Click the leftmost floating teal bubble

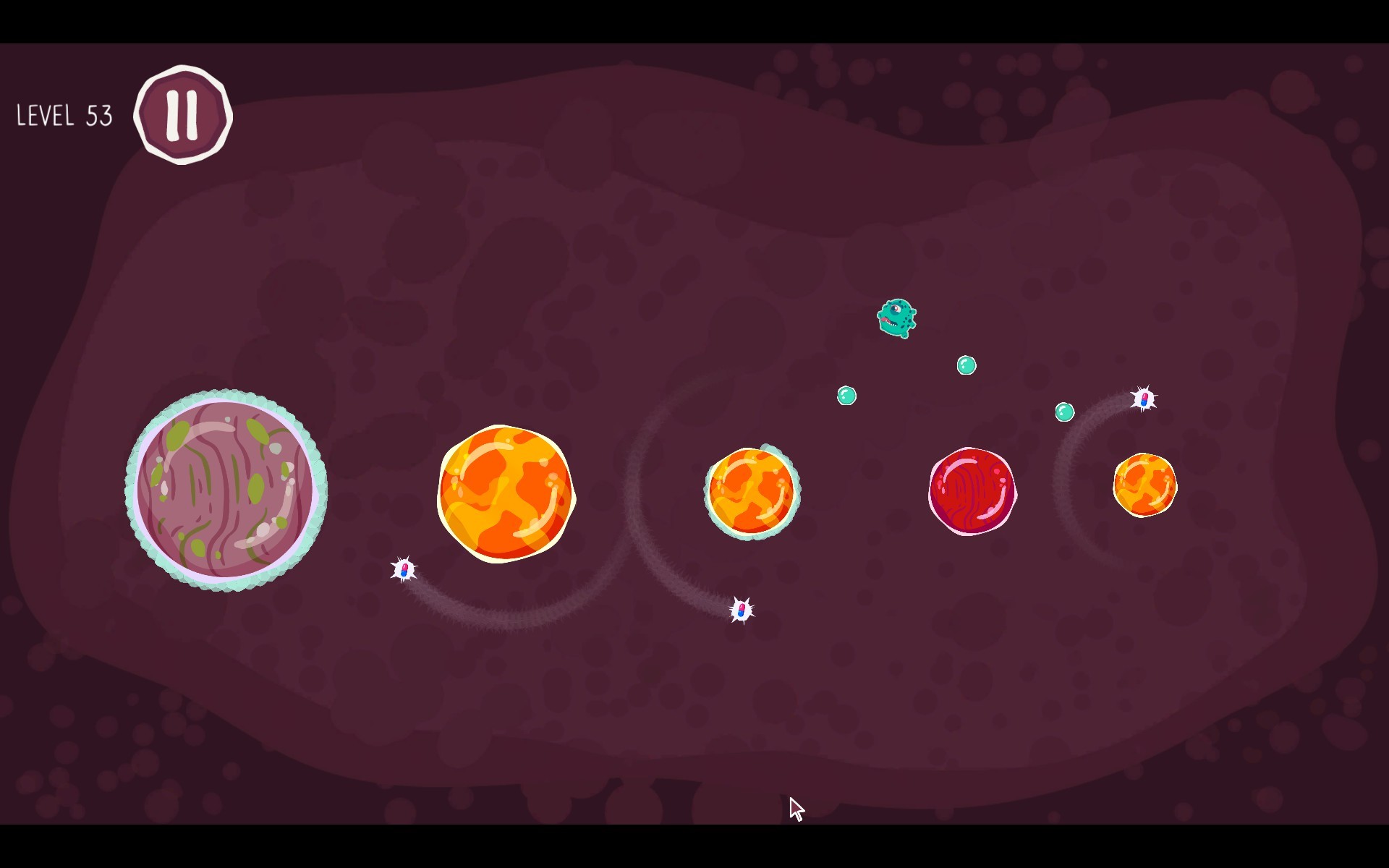846,396
